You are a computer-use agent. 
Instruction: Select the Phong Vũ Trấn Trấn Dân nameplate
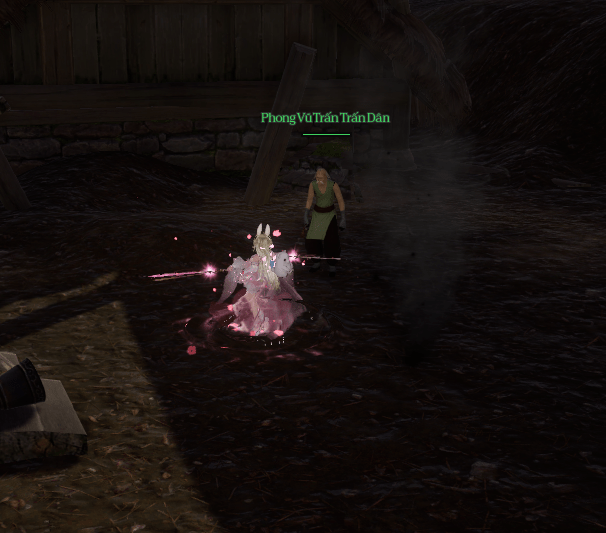point(325,118)
